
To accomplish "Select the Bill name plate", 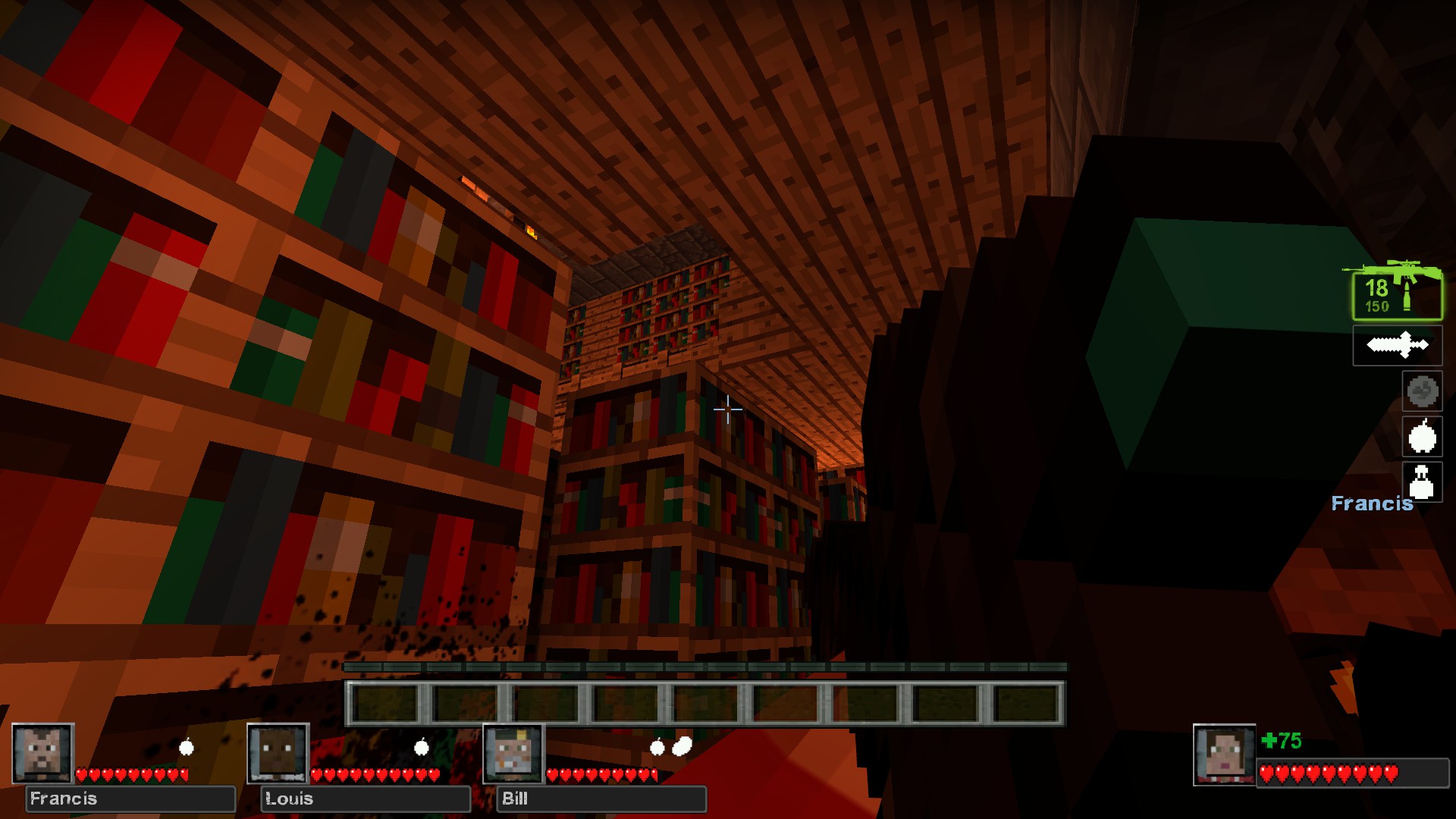I will 601,799.
